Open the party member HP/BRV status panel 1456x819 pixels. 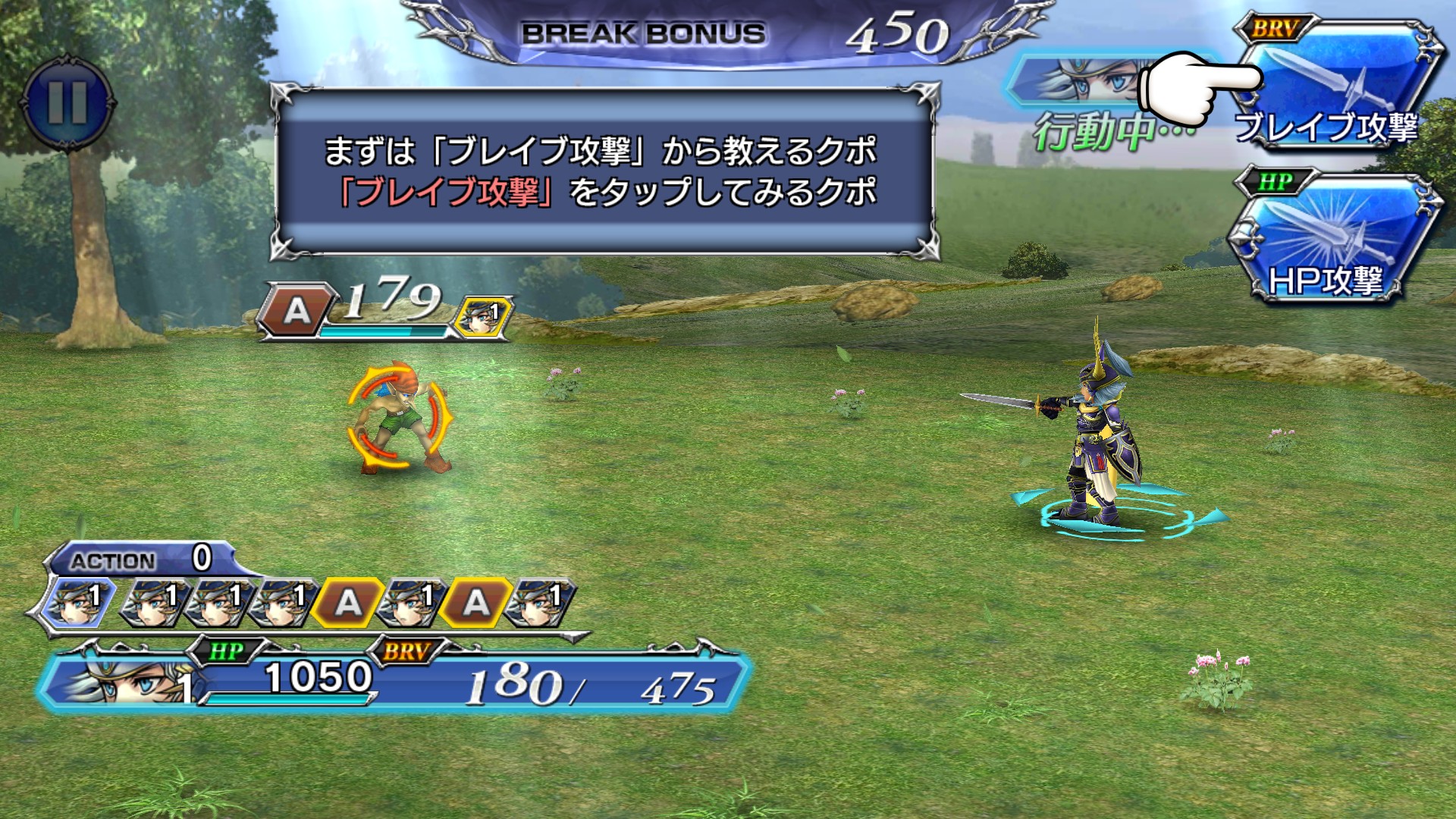[x=394, y=679]
